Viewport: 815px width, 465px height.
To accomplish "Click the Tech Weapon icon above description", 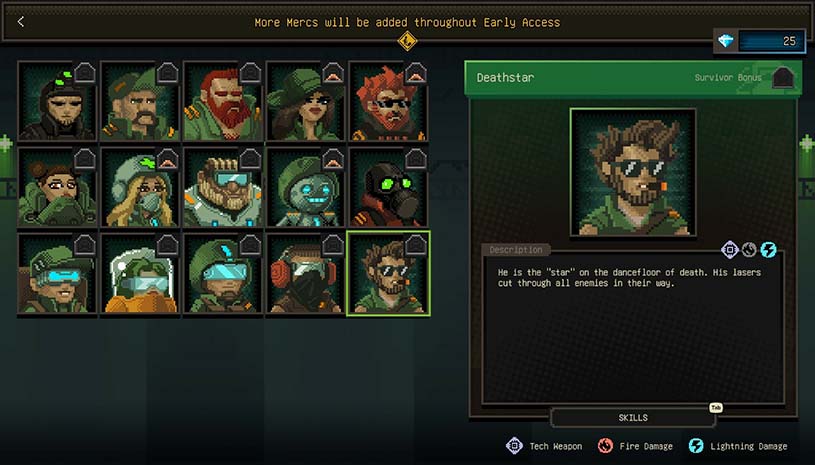I will [x=730, y=249].
